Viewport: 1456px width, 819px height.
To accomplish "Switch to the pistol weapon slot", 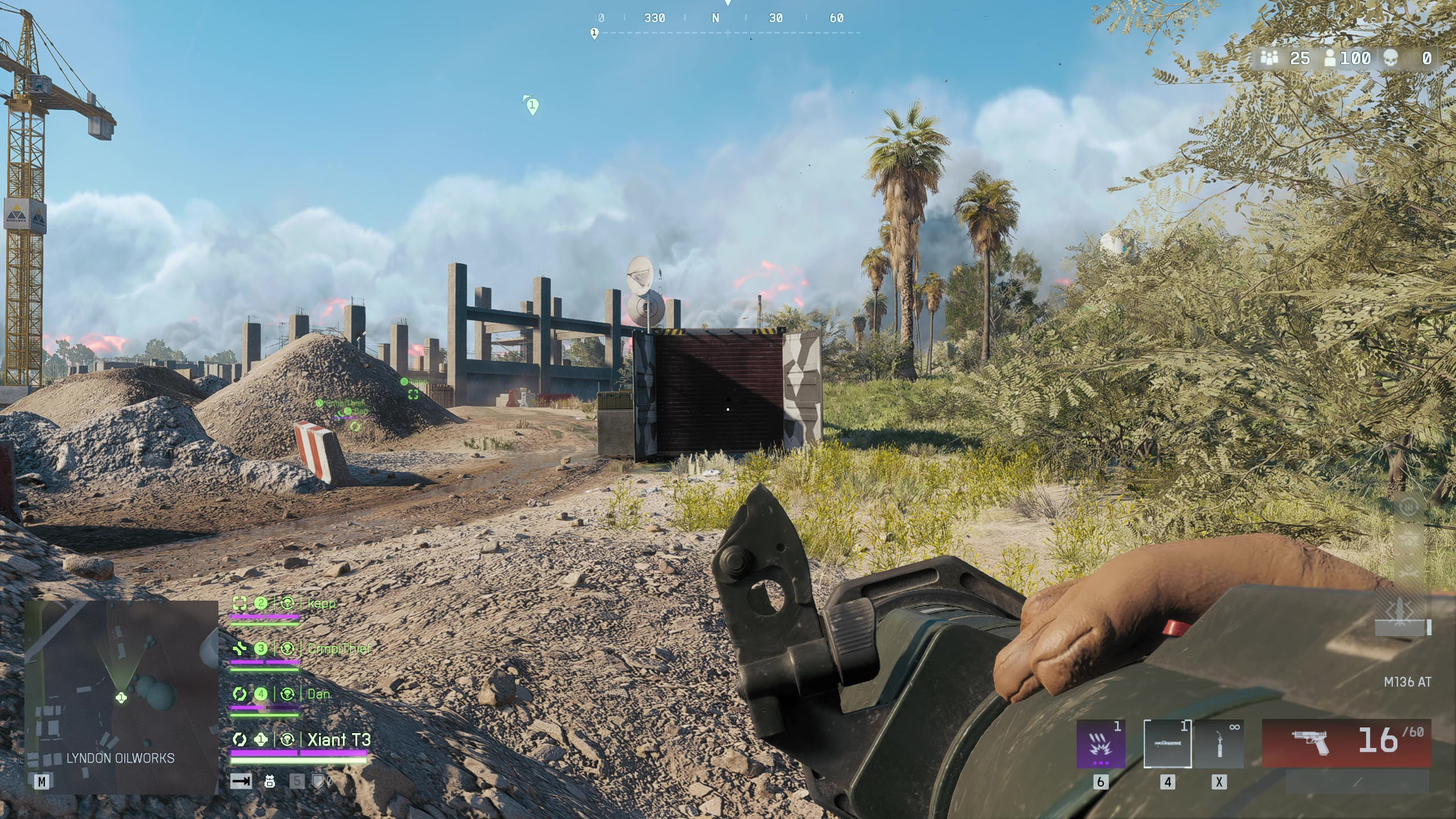I will 1346,742.
